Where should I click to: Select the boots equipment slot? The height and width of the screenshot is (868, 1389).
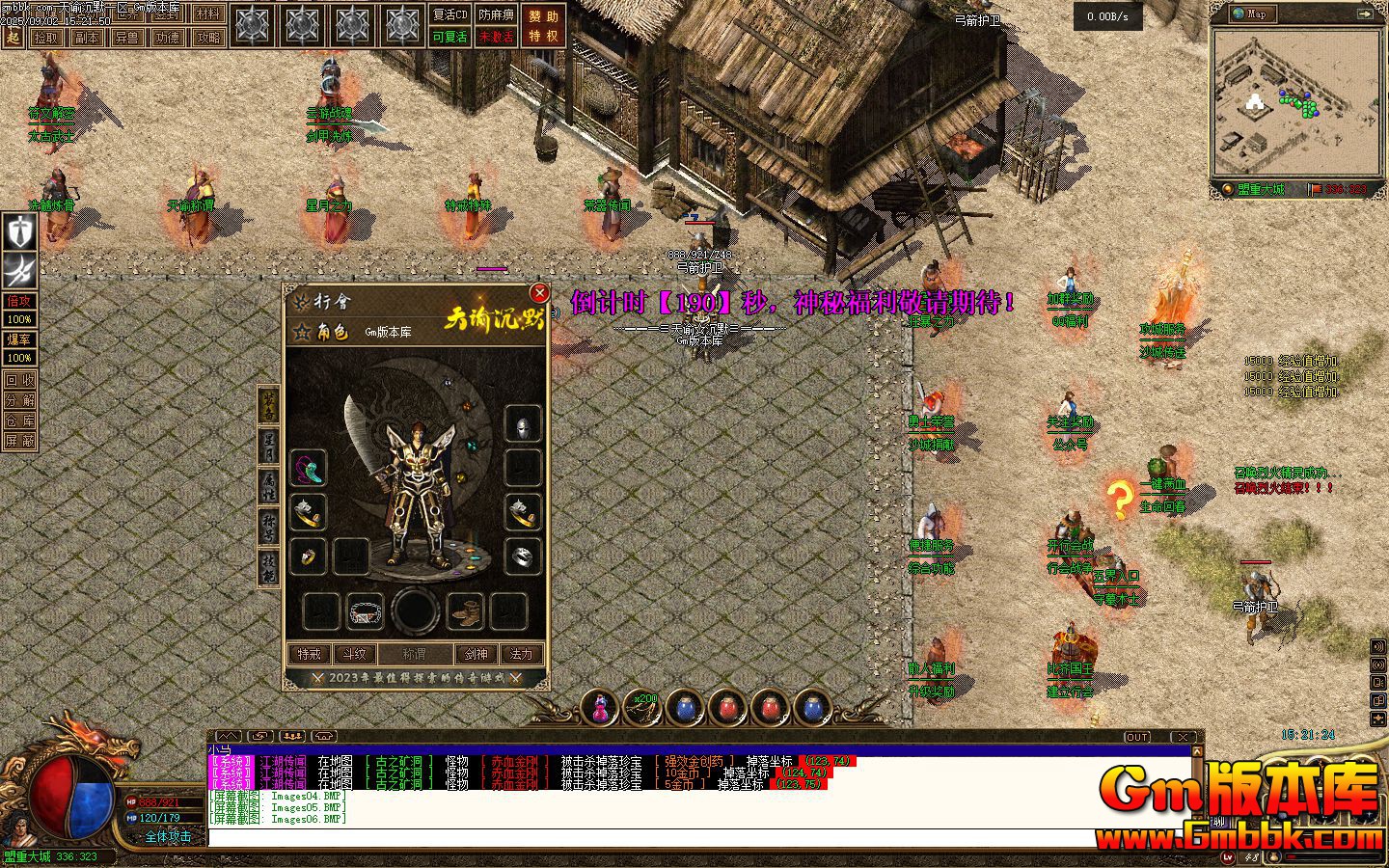(x=468, y=610)
